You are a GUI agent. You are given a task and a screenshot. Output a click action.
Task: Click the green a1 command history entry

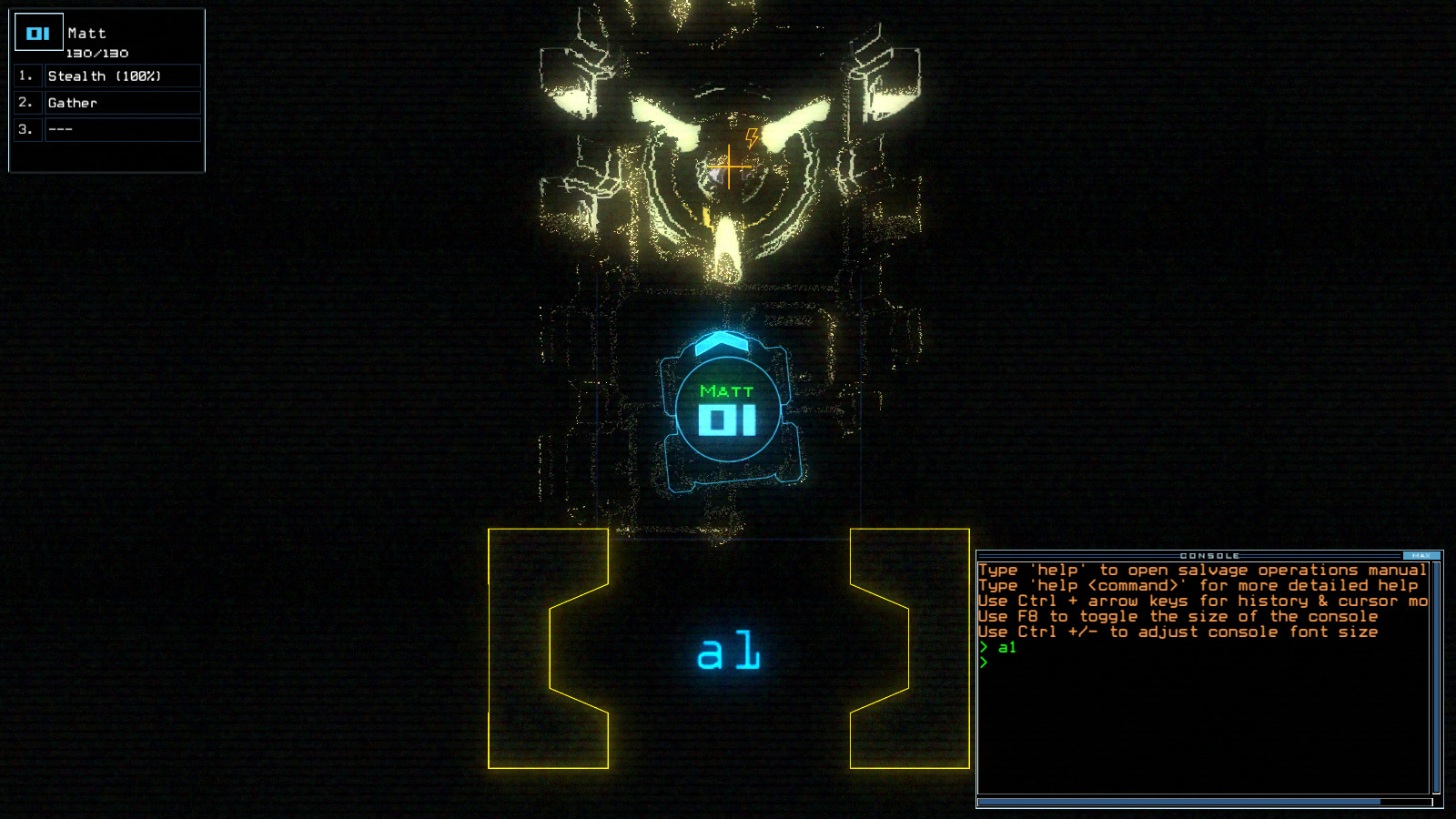pos(1005,647)
